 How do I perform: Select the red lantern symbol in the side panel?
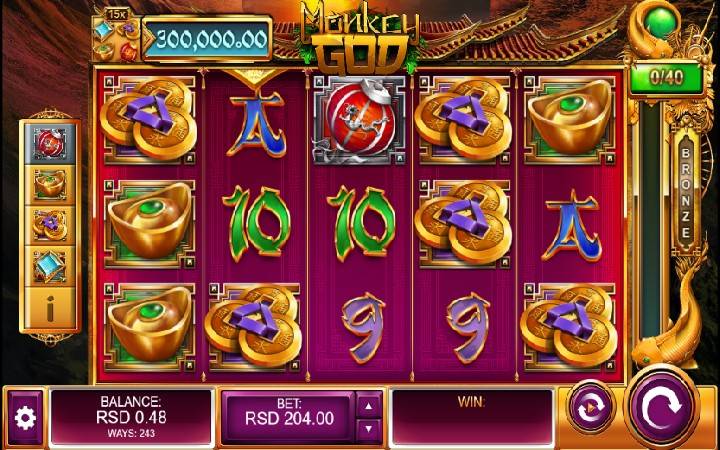click(x=50, y=144)
